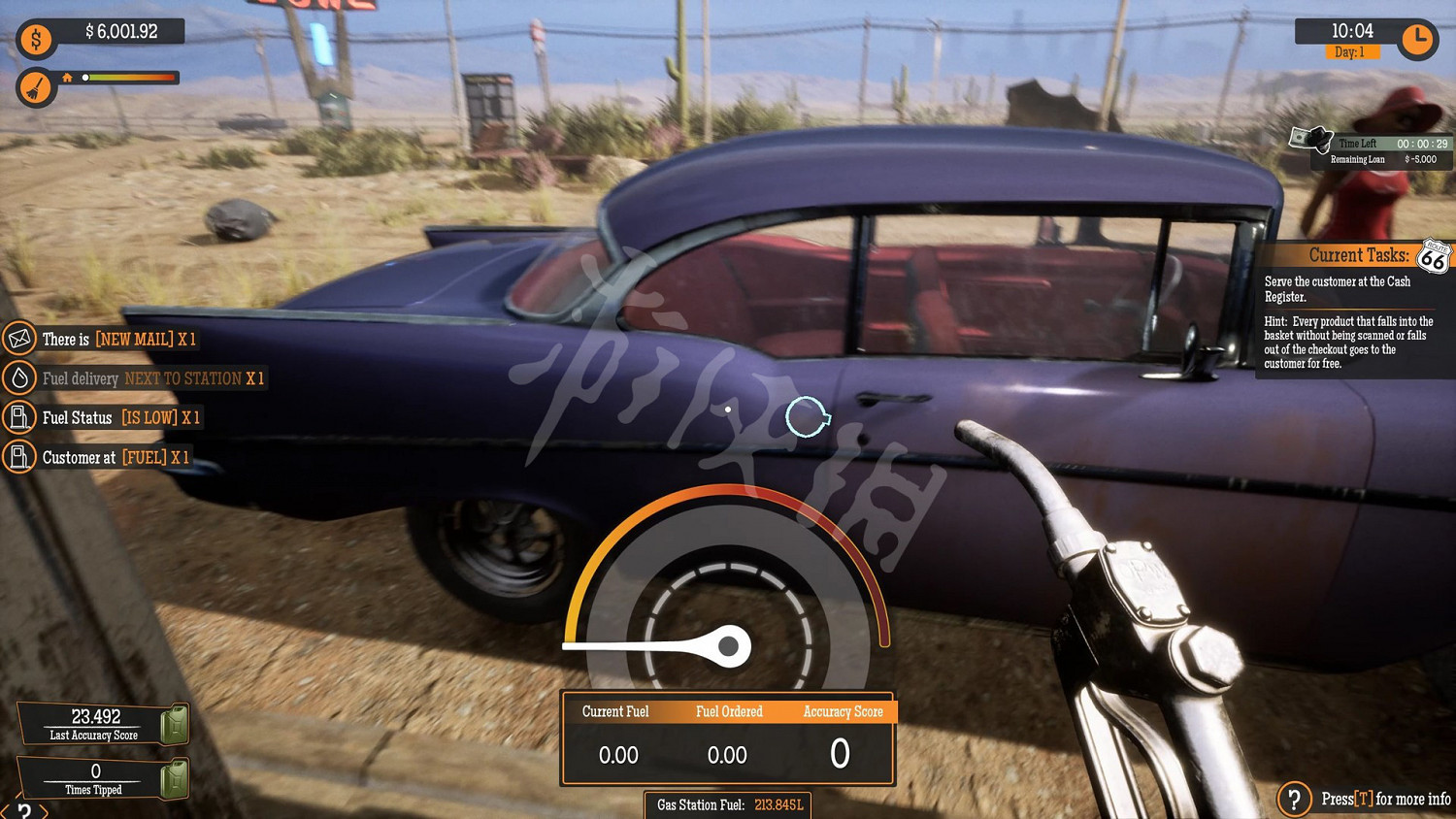Click the orange dollar money icon
1456x819 pixels.
[x=36, y=40]
